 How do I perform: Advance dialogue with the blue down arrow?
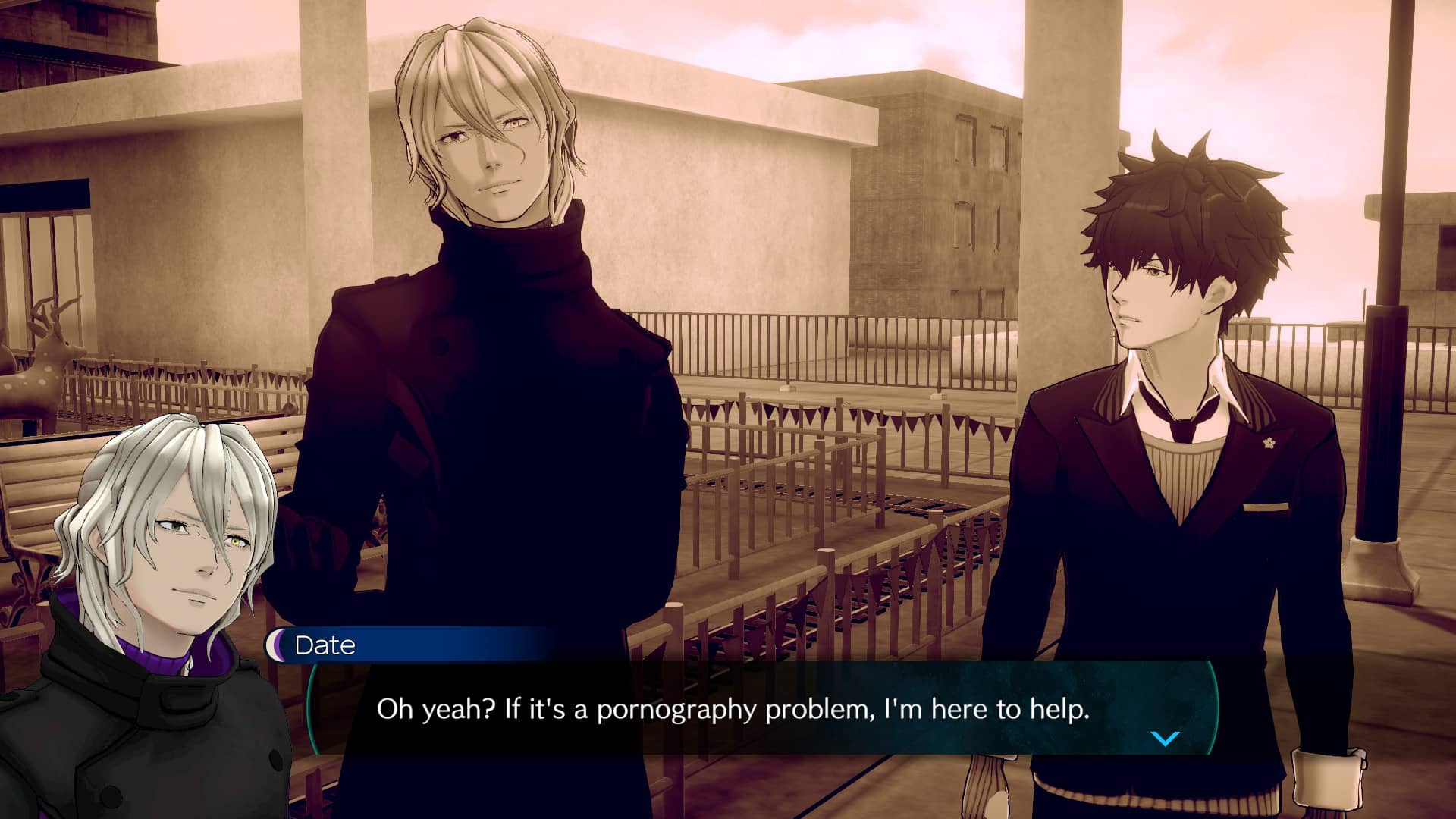[x=1165, y=738]
